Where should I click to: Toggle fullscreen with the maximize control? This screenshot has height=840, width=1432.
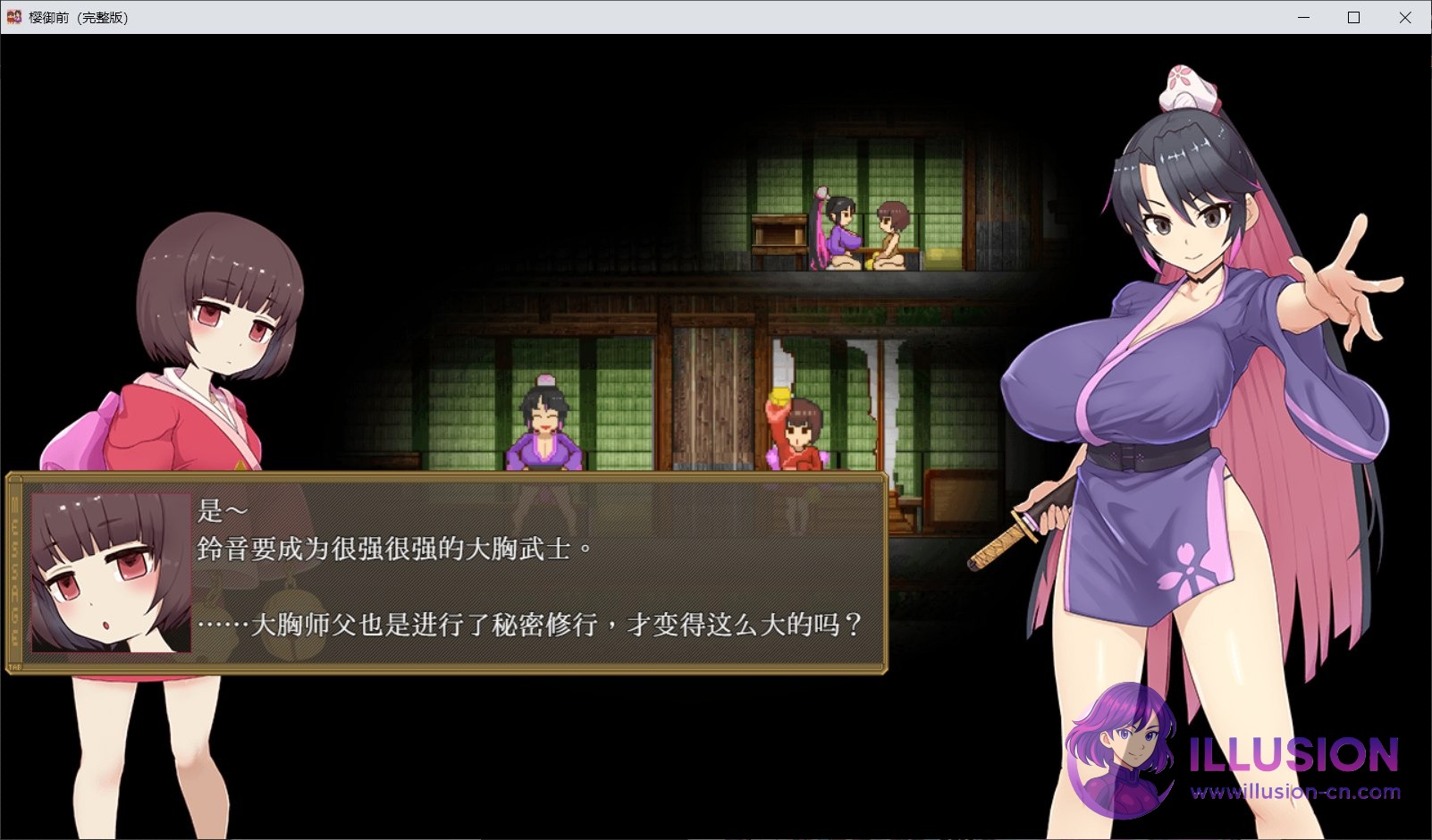(1352, 17)
